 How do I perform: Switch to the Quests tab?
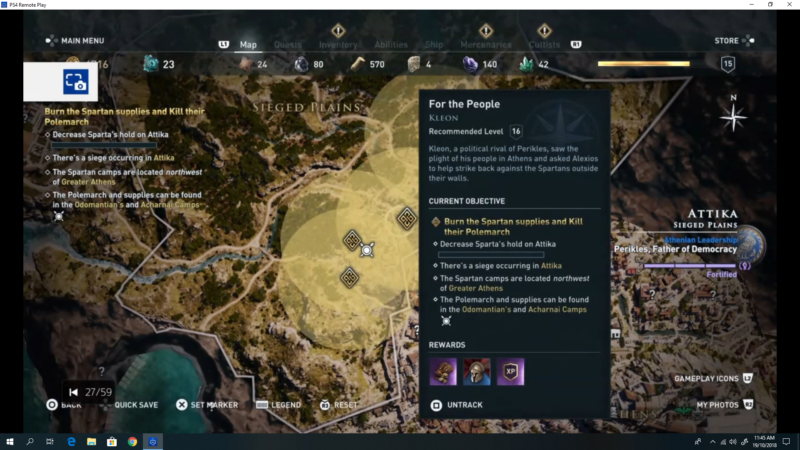[288, 44]
